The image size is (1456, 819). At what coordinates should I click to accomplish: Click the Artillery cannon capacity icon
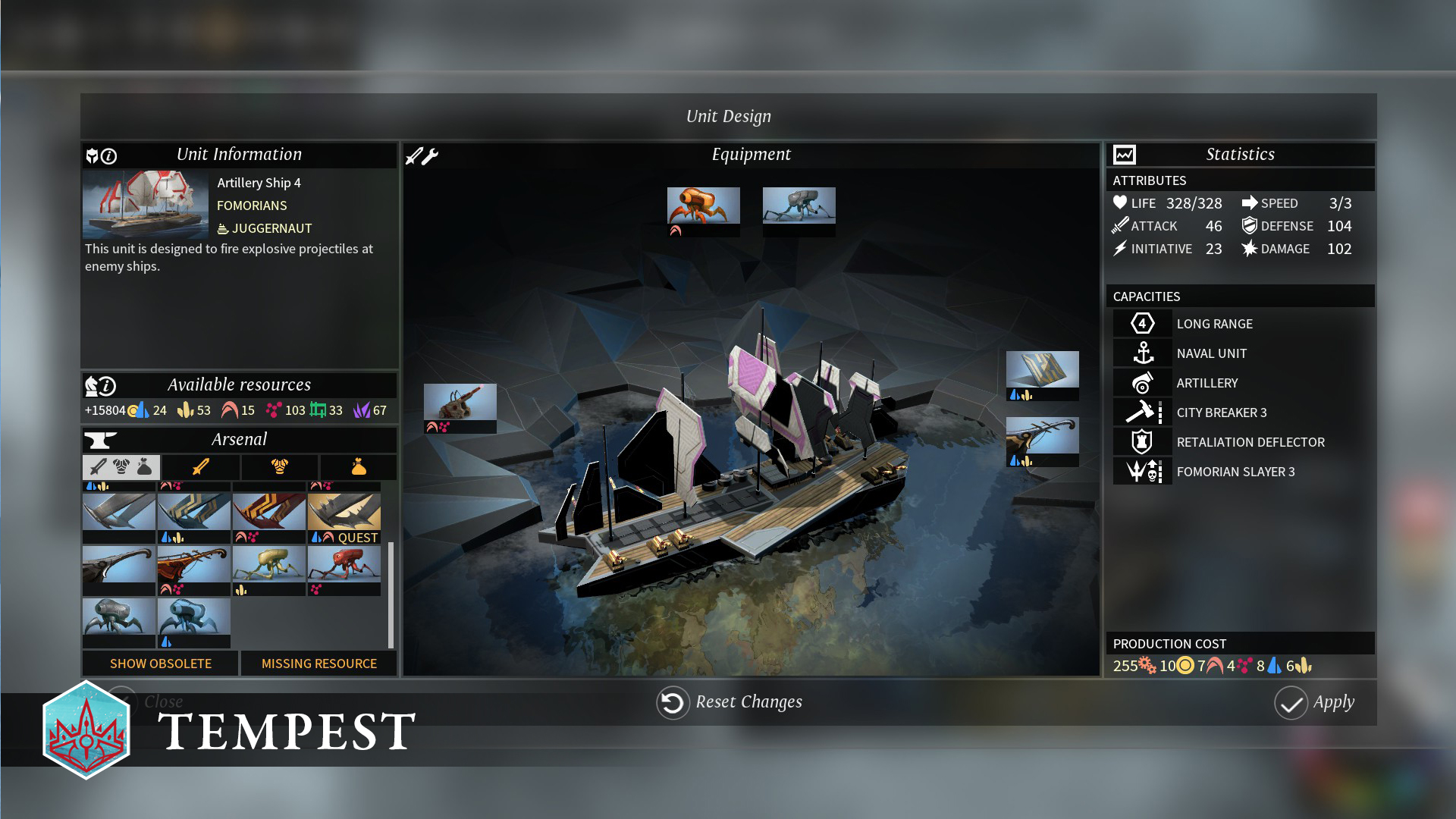pyautogui.click(x=1142, y=382)
